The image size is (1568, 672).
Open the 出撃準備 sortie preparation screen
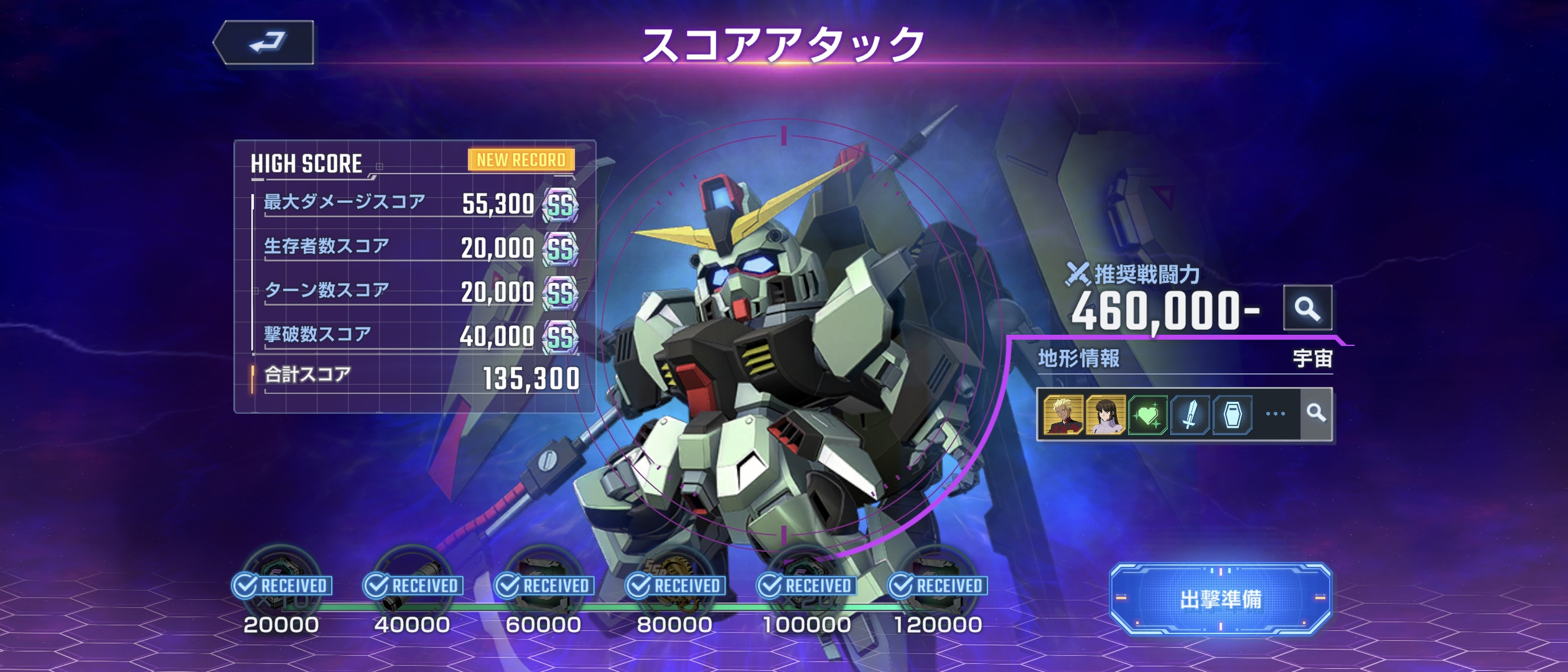tap(1220, 599)
